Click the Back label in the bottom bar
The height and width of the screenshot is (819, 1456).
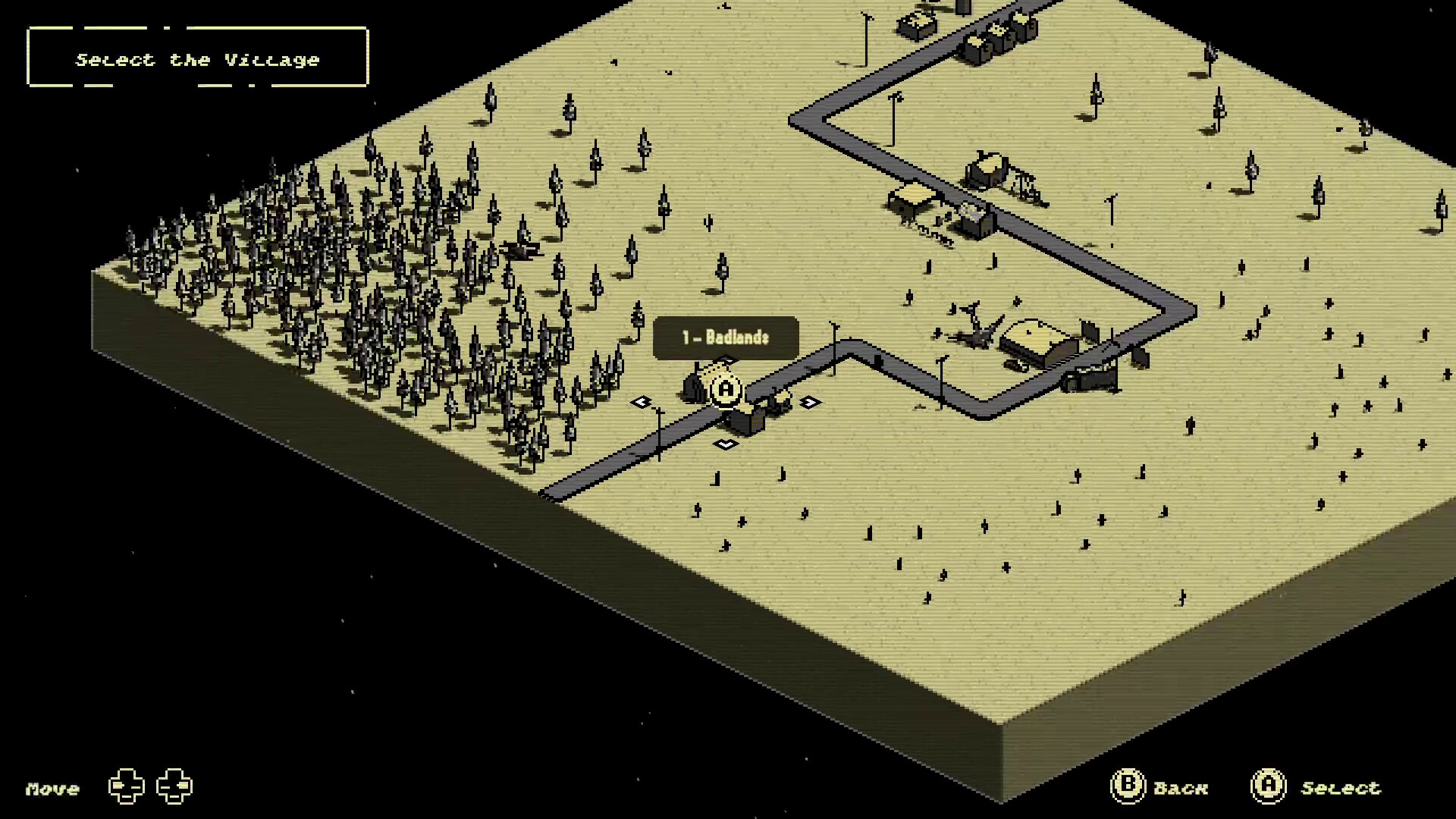tap(1181, 788)
